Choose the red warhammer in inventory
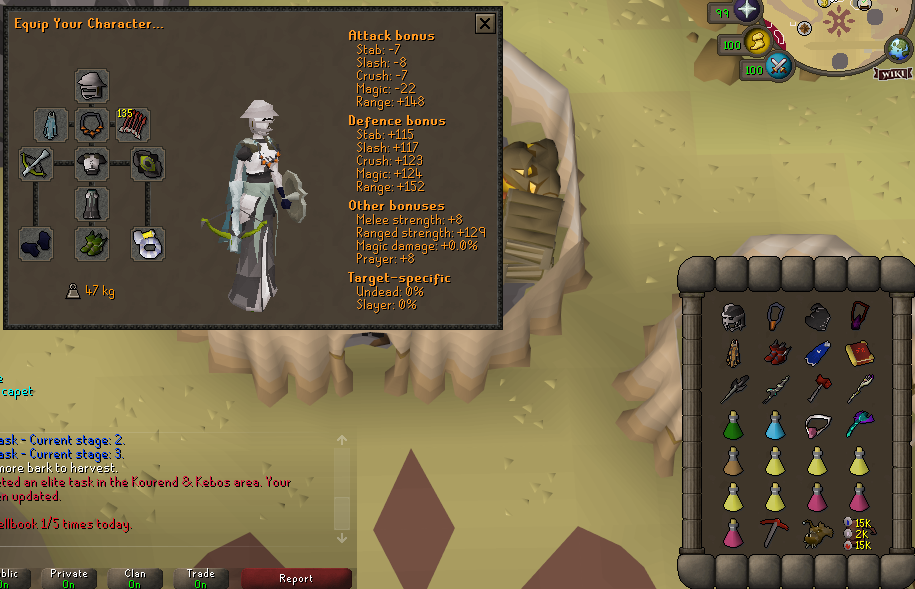This screenshot has width=915, height=589. pyautogui.click(x=817, y=388)
